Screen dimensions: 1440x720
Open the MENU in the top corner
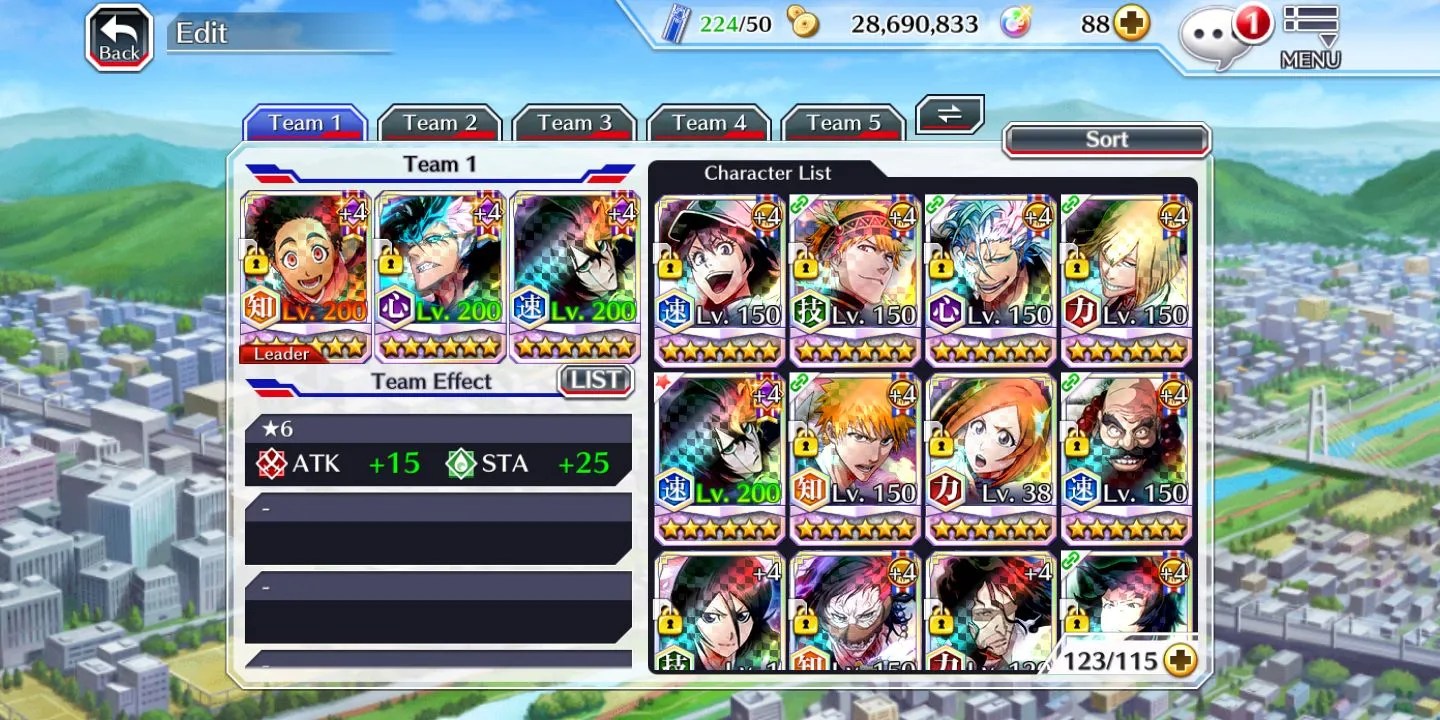[x=1310, y=38]
